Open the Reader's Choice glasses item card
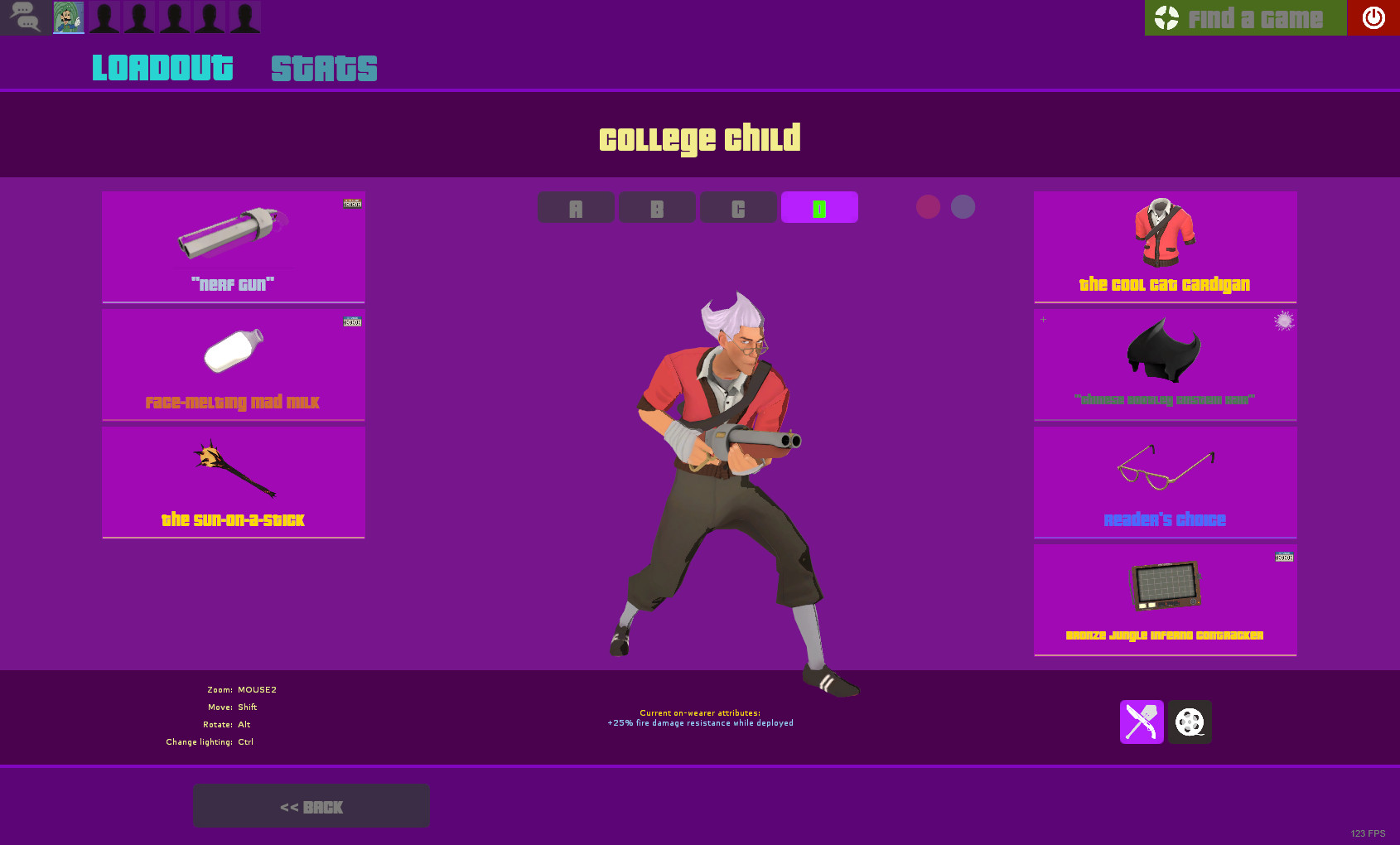 point(1165,481)
